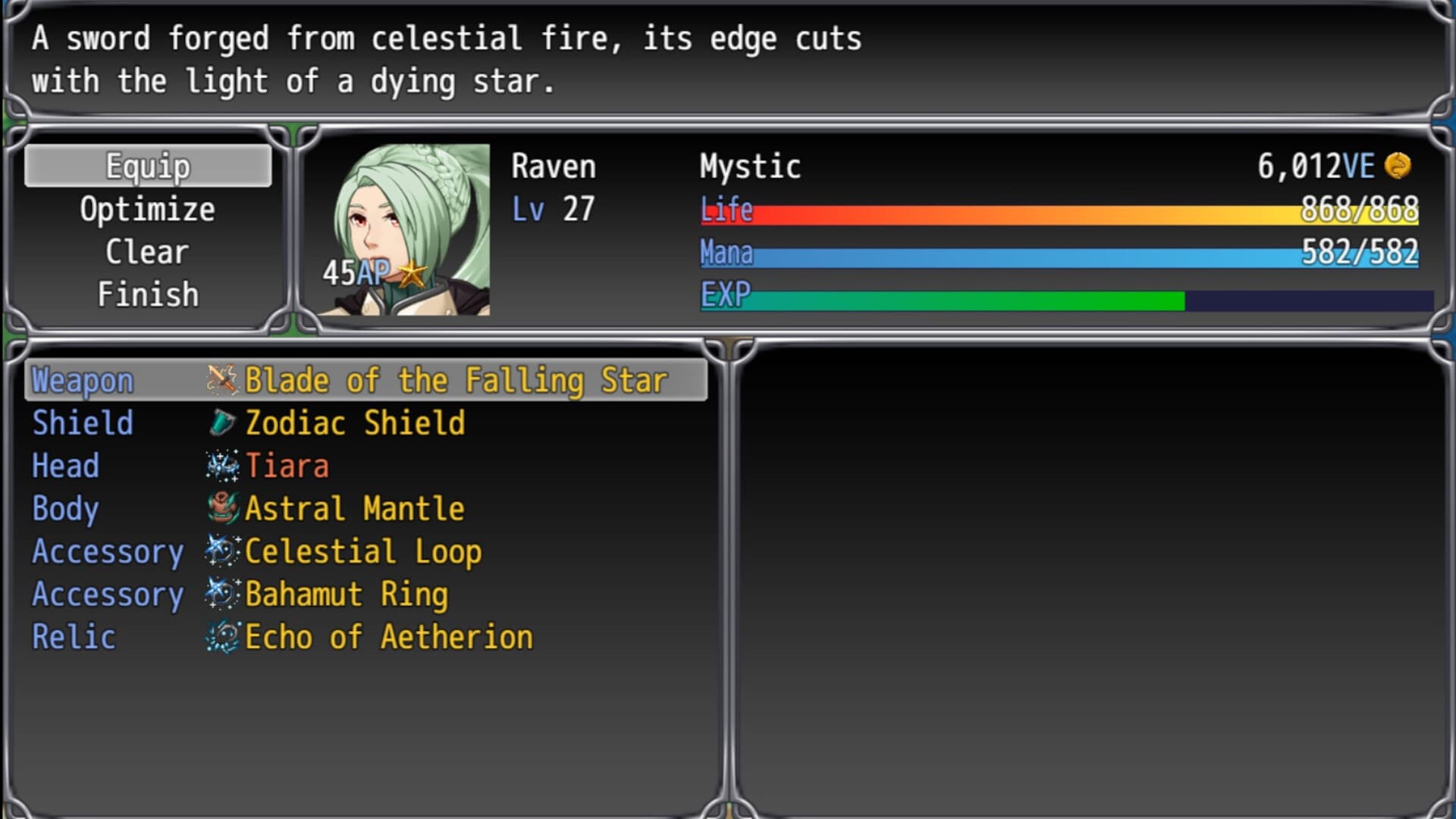Click the Tiara headgear icon
The height and width of the screenshot is (819, 1456).
pos(221,466)
